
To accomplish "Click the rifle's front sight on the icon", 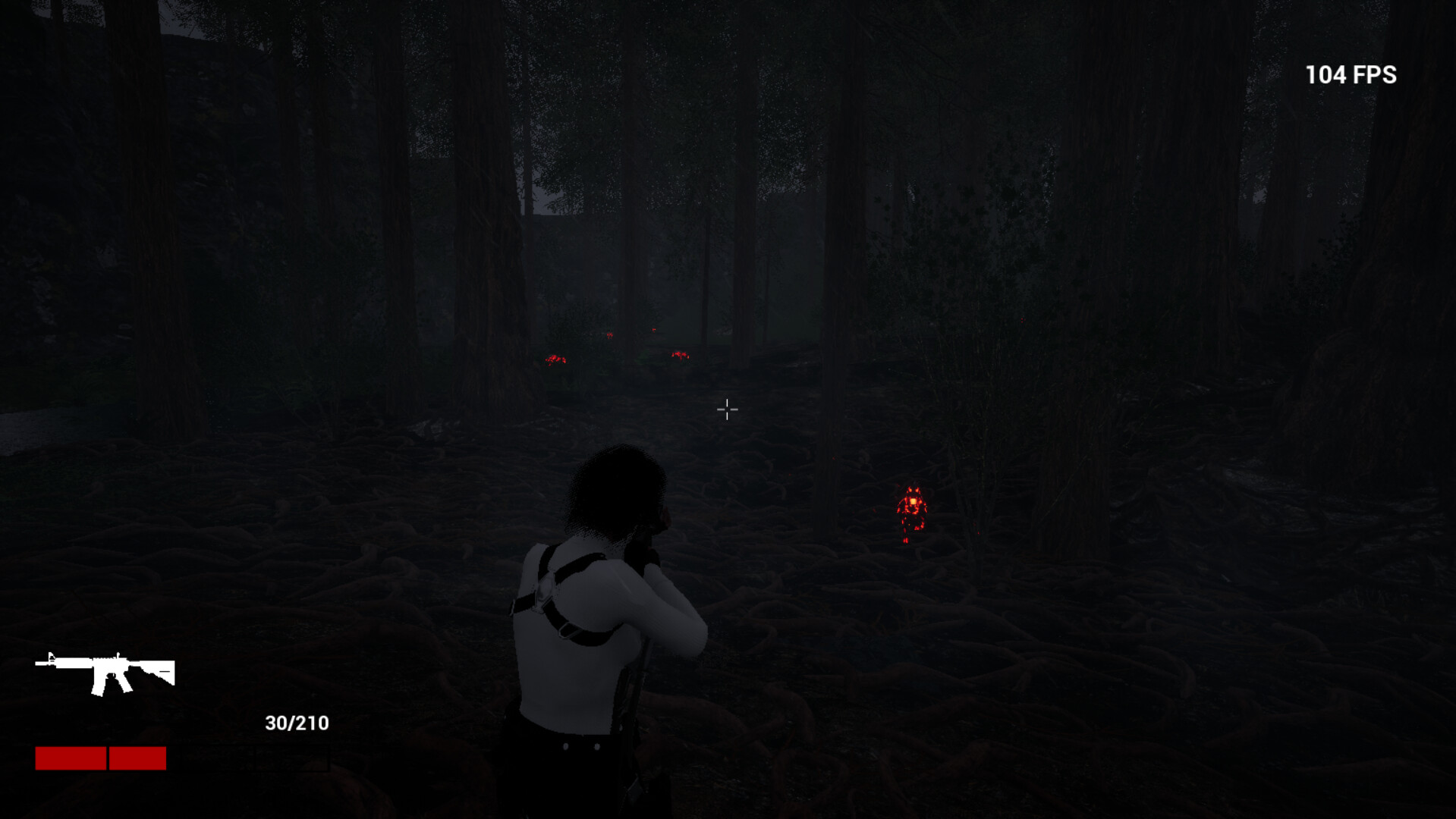I will click(51, 657).
